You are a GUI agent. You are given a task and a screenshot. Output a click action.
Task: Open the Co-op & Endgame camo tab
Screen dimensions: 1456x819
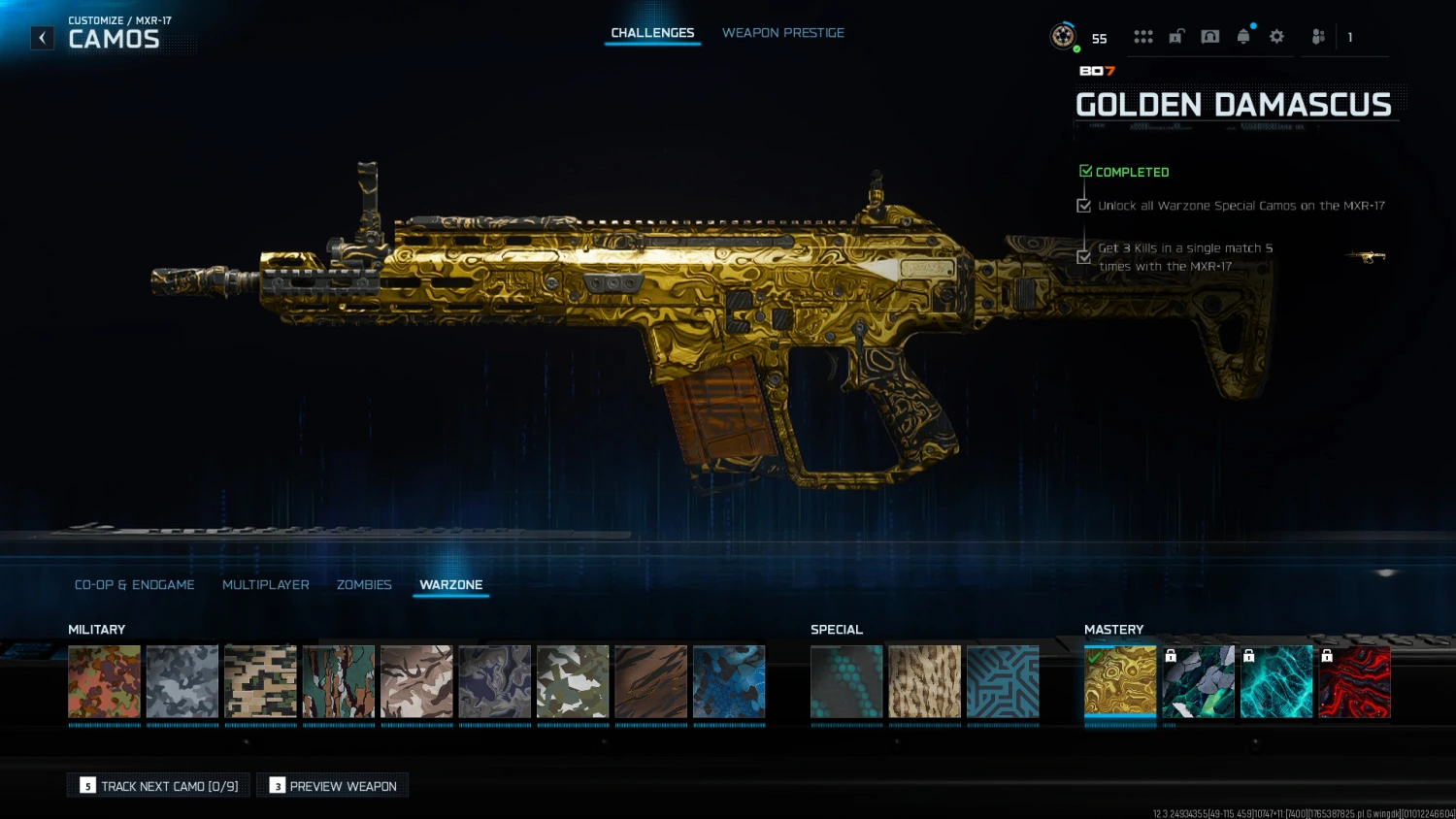(135, 584)
